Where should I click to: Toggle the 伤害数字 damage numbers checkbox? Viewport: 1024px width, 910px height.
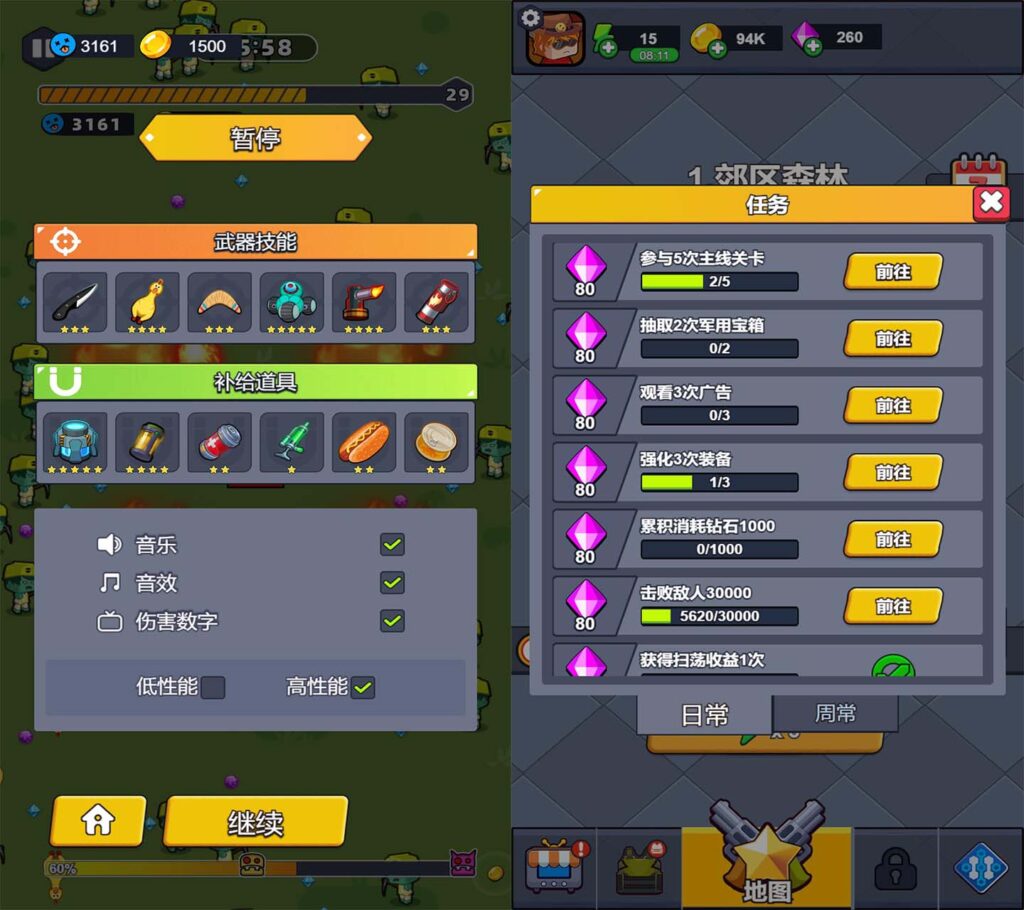(x=392, y=621)
